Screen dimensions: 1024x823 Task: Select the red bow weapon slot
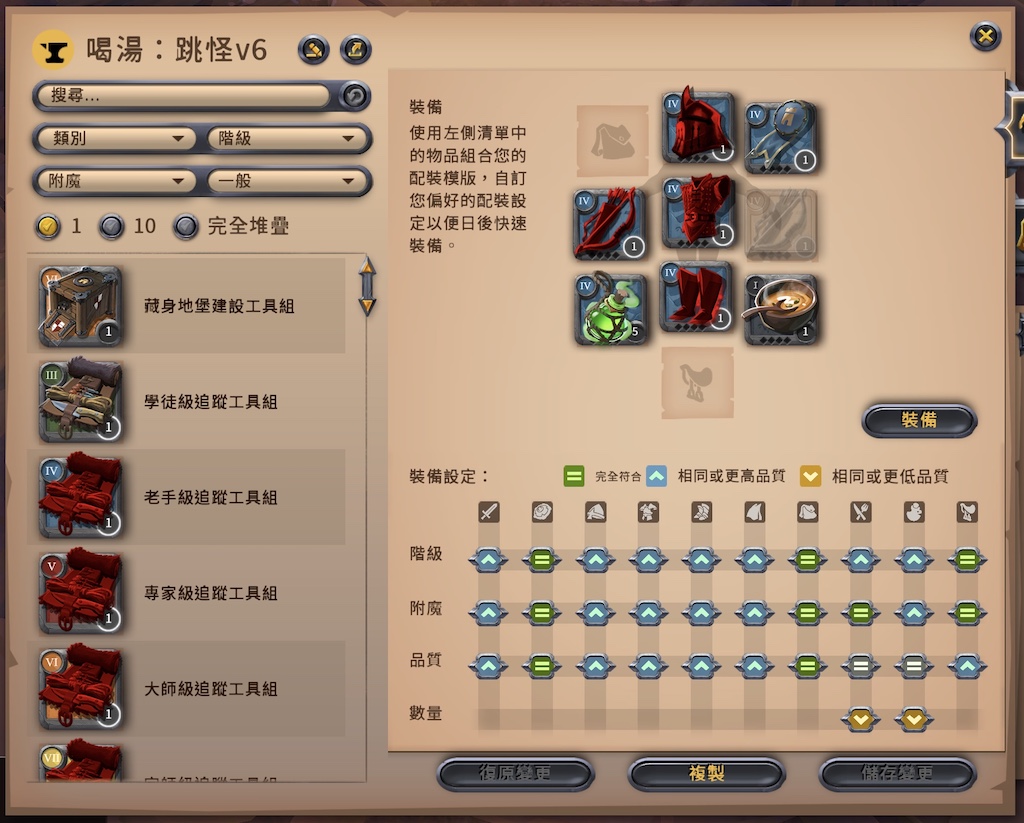(610, 224)
